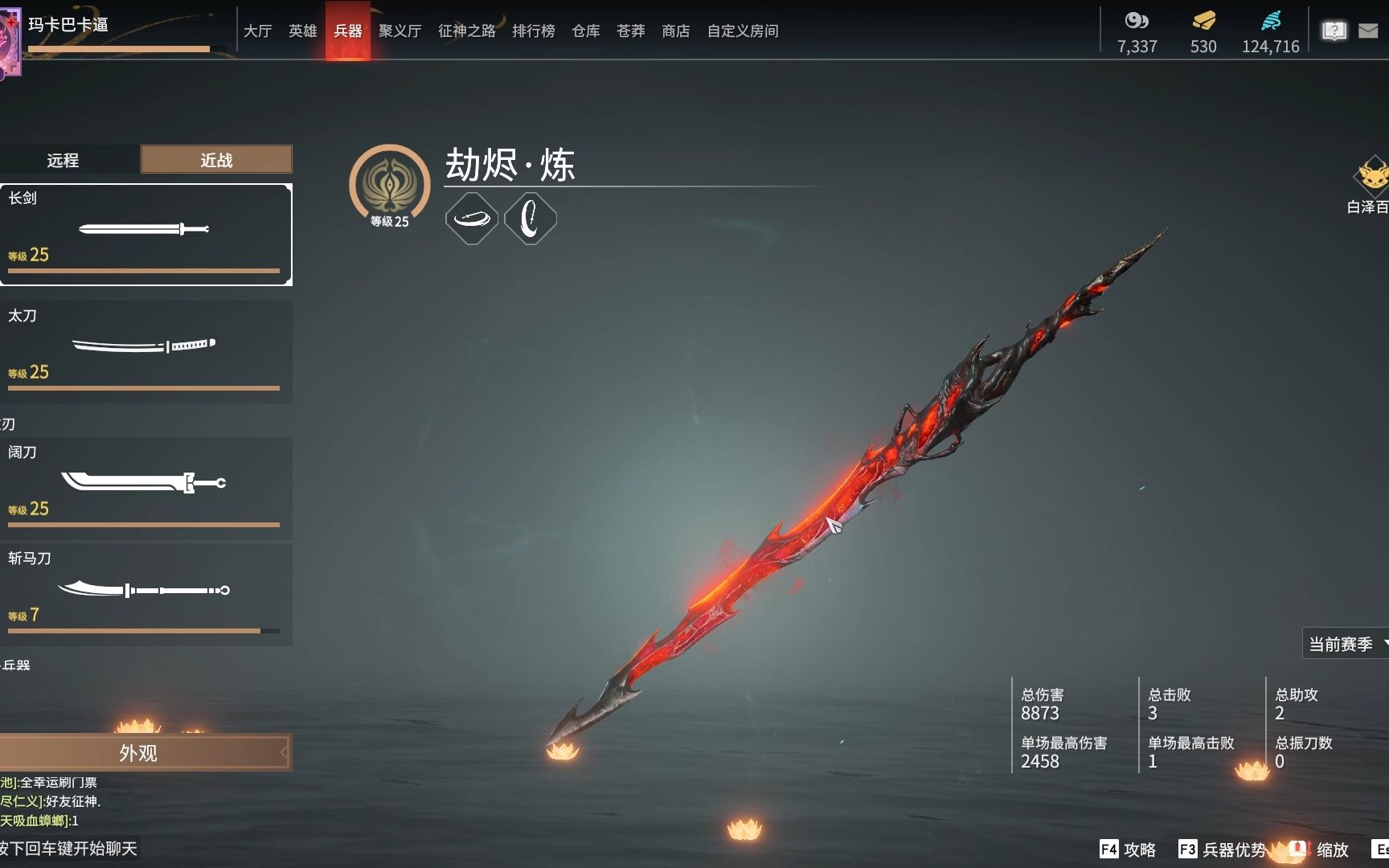Navigate to 聚义厅 in the top menu
The height and width of the screenshot is (868, 1389).
coord(399,31)
